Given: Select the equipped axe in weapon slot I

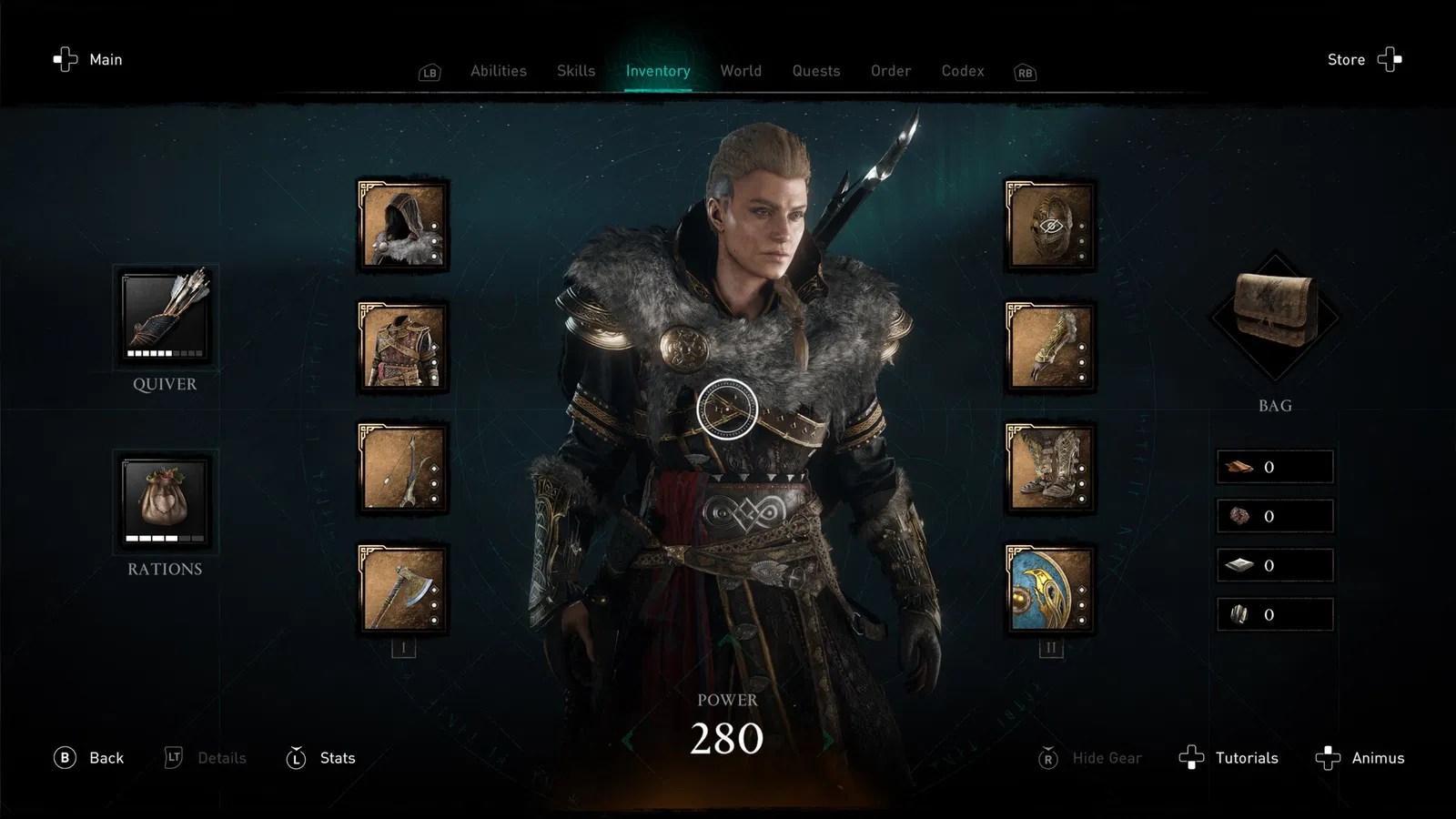Looking at the screenshot, I should coord(403,590).
